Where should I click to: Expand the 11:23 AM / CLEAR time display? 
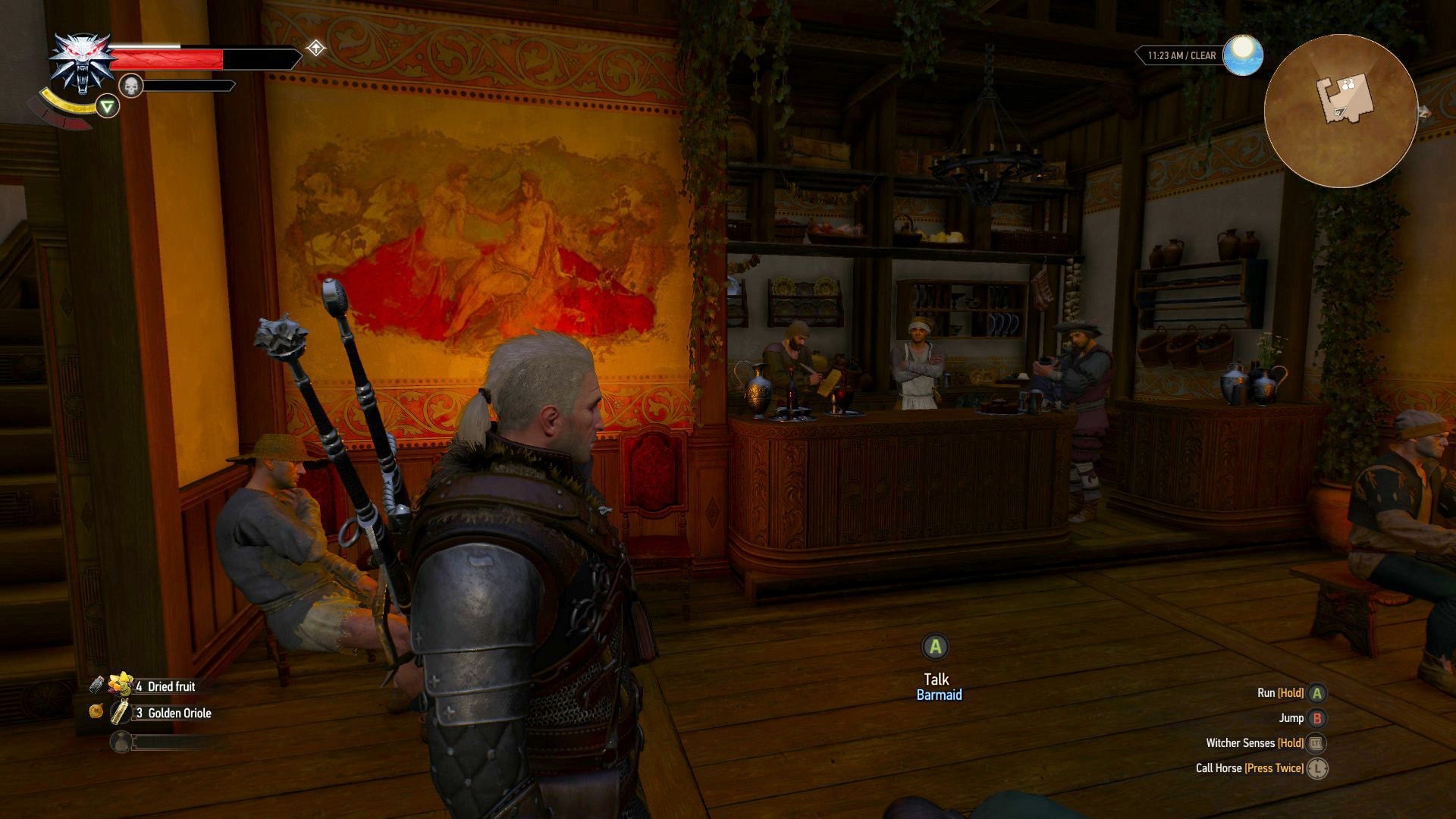point(1182,54)
